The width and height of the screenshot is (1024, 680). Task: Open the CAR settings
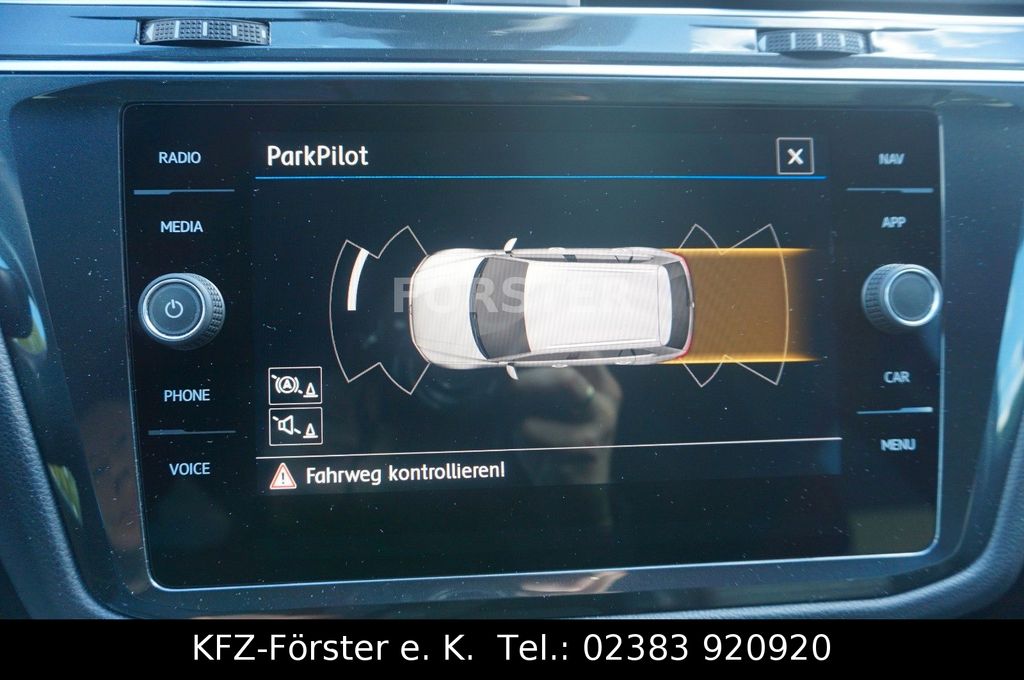click(x=897, y=377)
